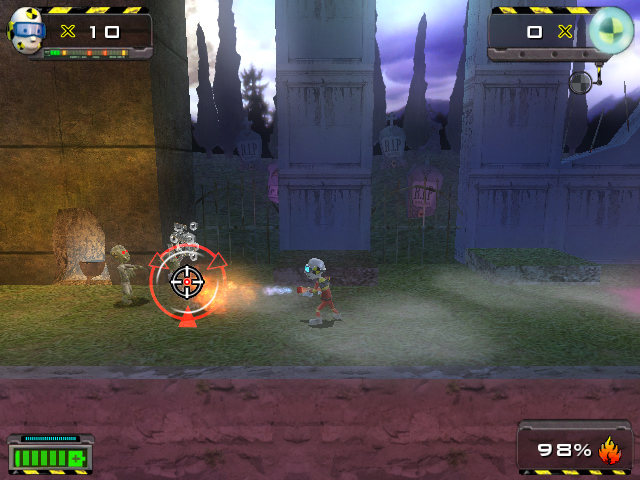
Task: Select the green battery energy icon
Action: coord(48,459)
